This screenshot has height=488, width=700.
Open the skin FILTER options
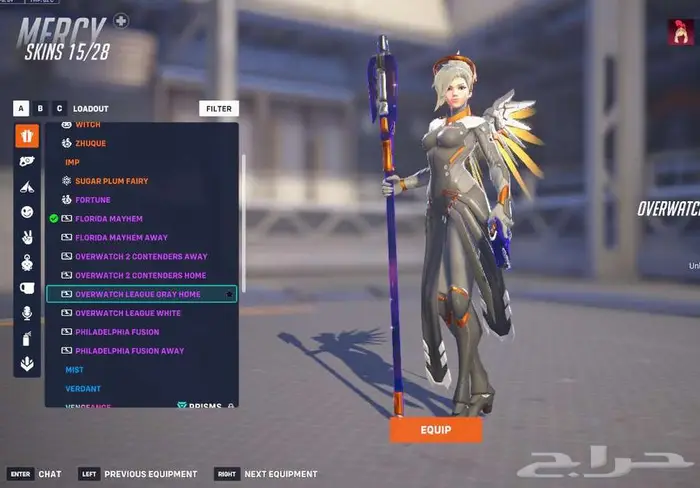coord(219,108)
